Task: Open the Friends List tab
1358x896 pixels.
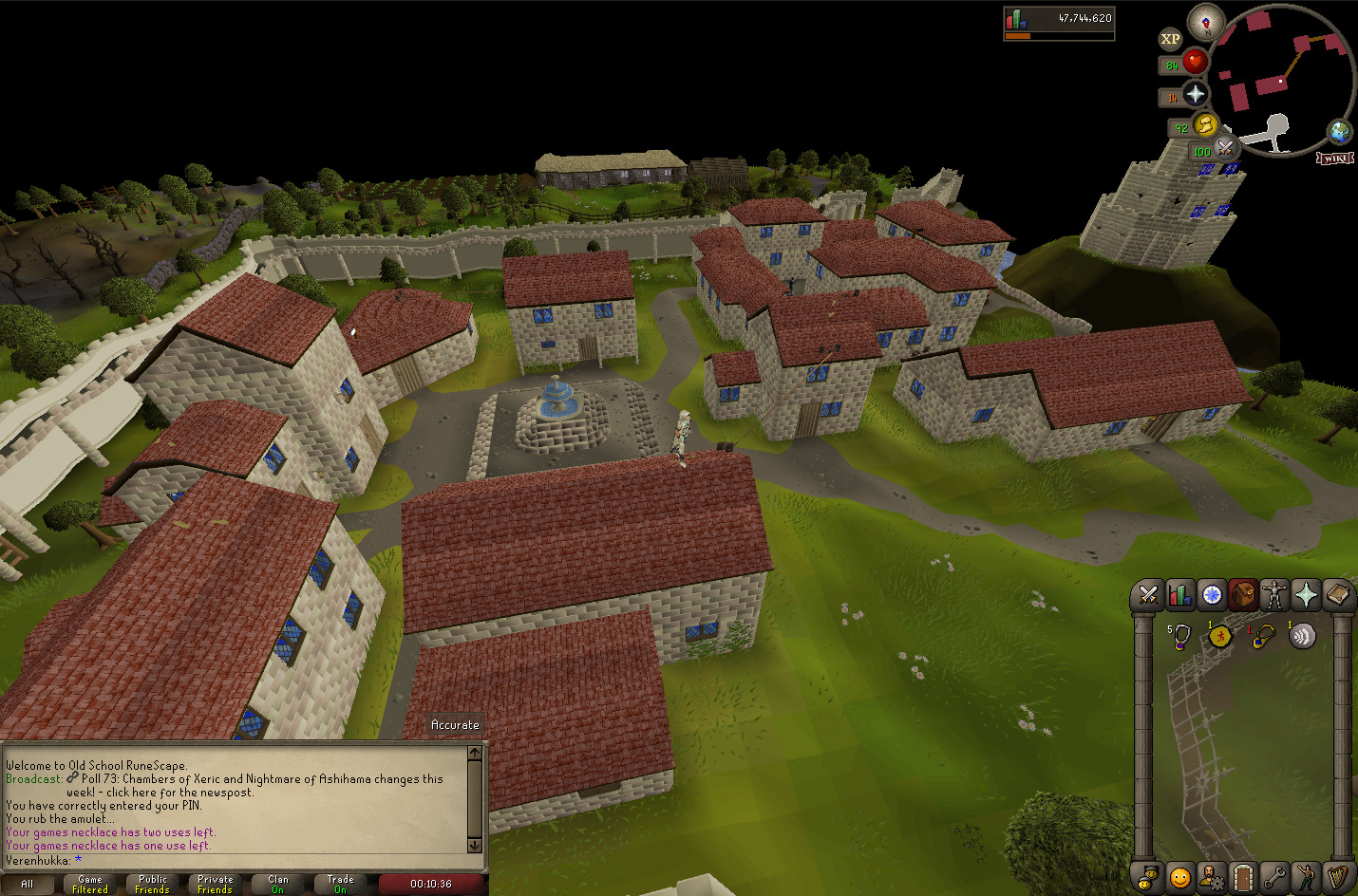Action: tap(1179, 877)
